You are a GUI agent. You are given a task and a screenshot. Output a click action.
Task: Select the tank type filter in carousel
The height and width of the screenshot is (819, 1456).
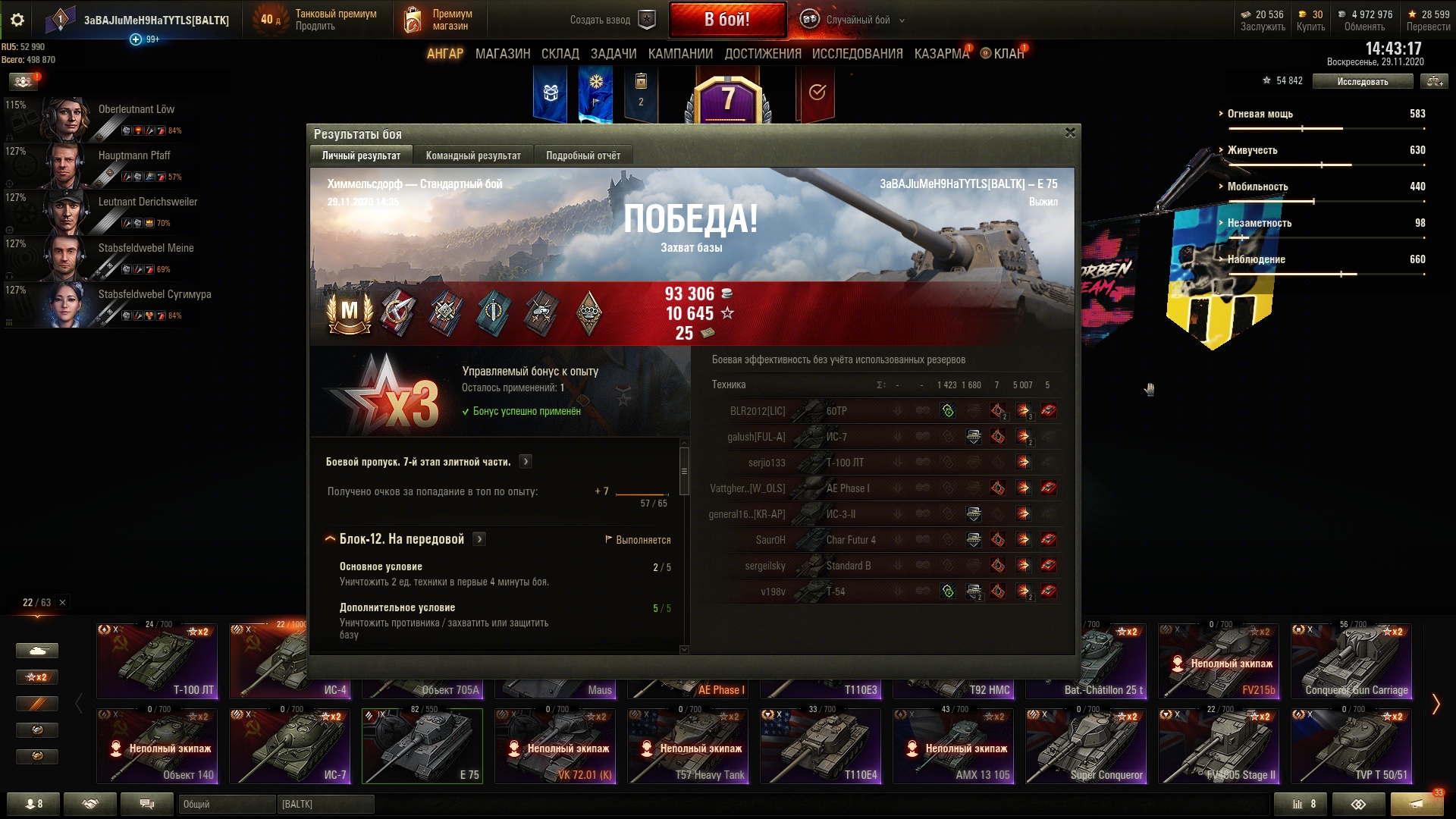[x=36, y=651]
